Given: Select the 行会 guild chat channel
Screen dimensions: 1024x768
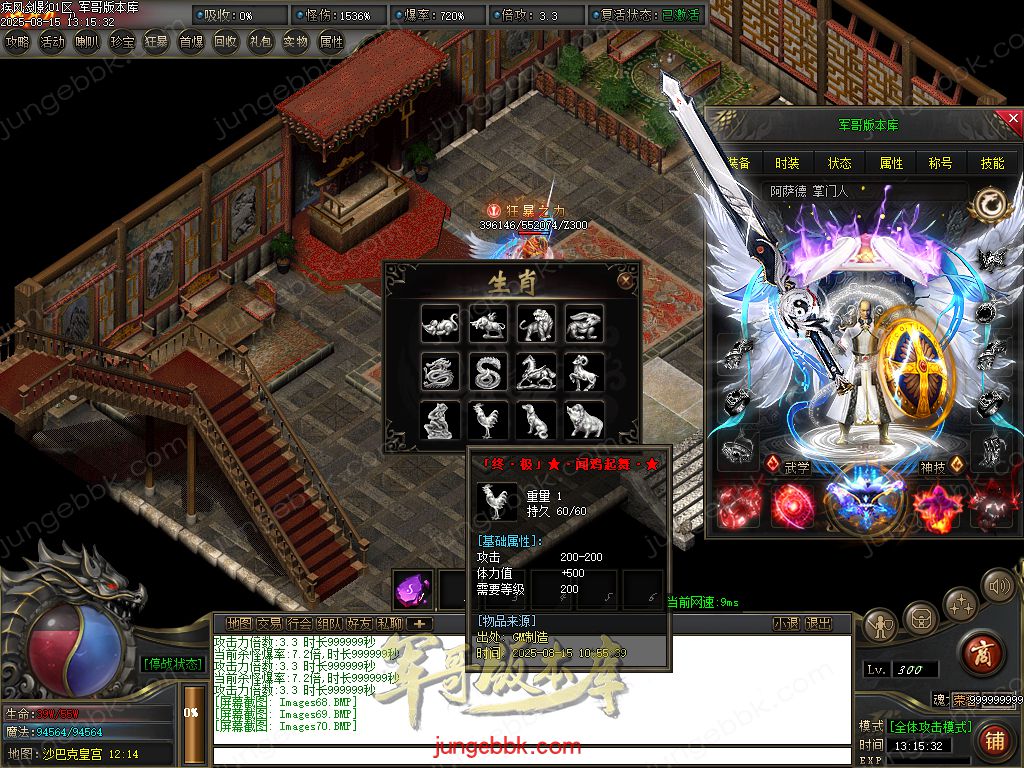Looking at the screenshot, I should (299, 624).
